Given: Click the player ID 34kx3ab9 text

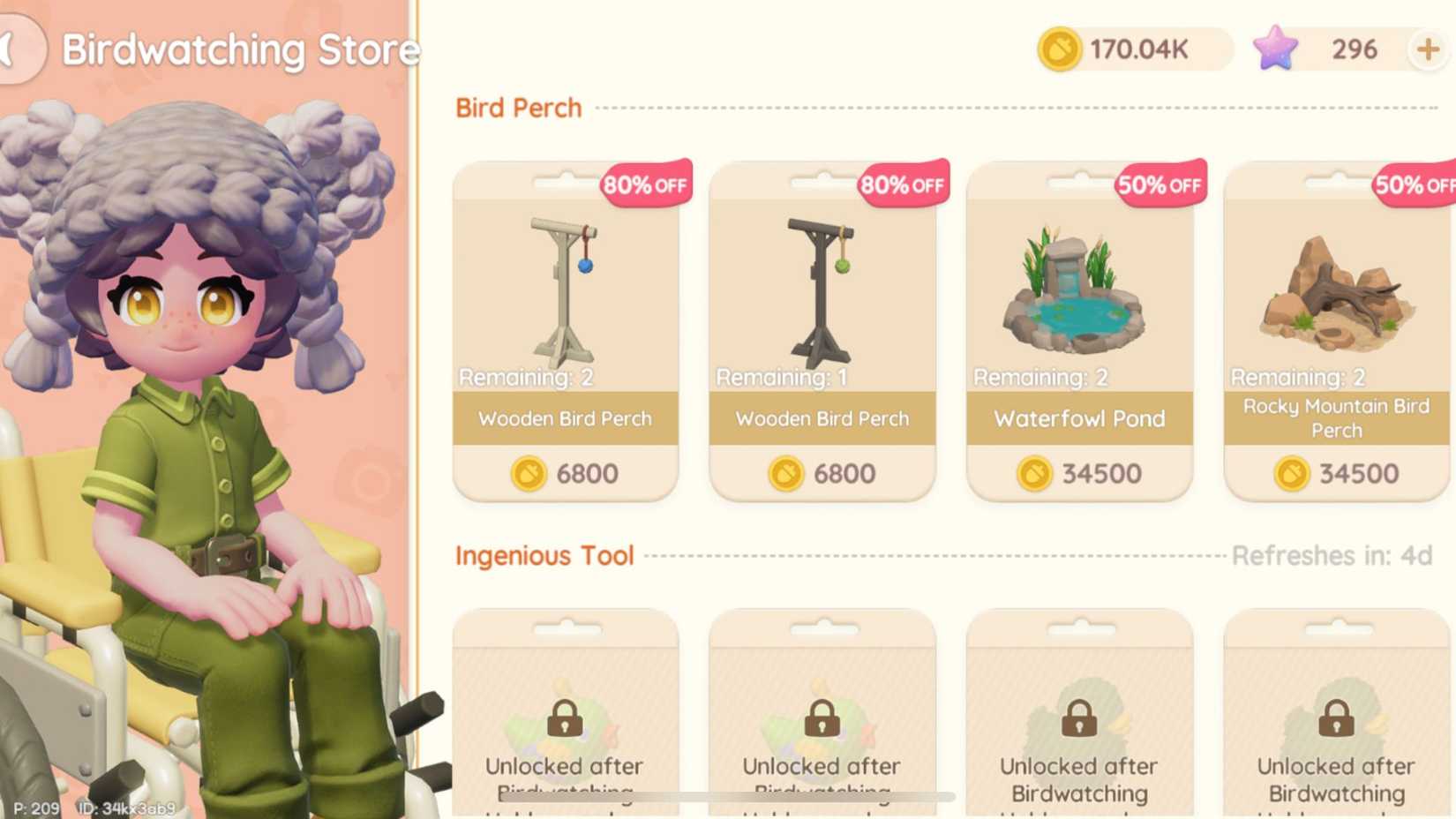Looking at the screenshot, I should tap(127, 808).
